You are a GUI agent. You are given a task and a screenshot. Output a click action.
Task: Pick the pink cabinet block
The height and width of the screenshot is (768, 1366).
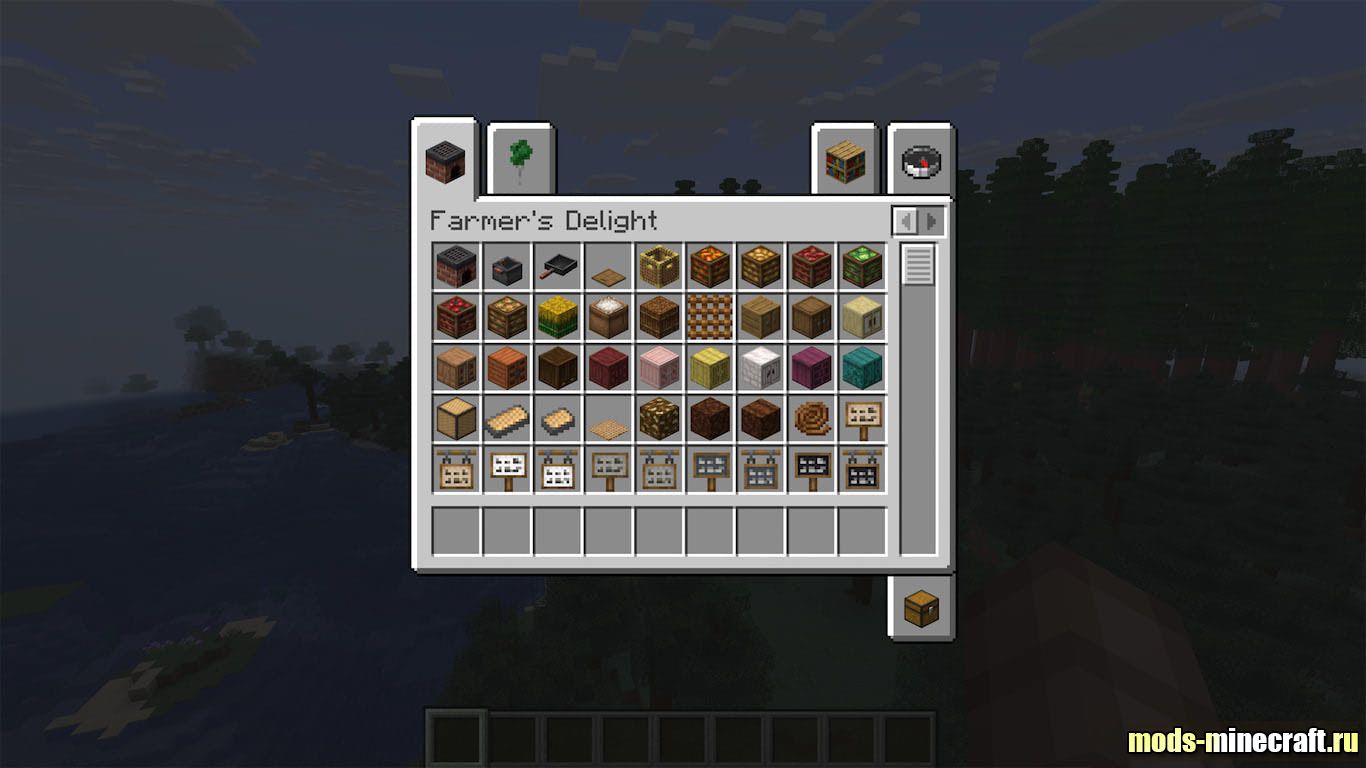(659, 367)
